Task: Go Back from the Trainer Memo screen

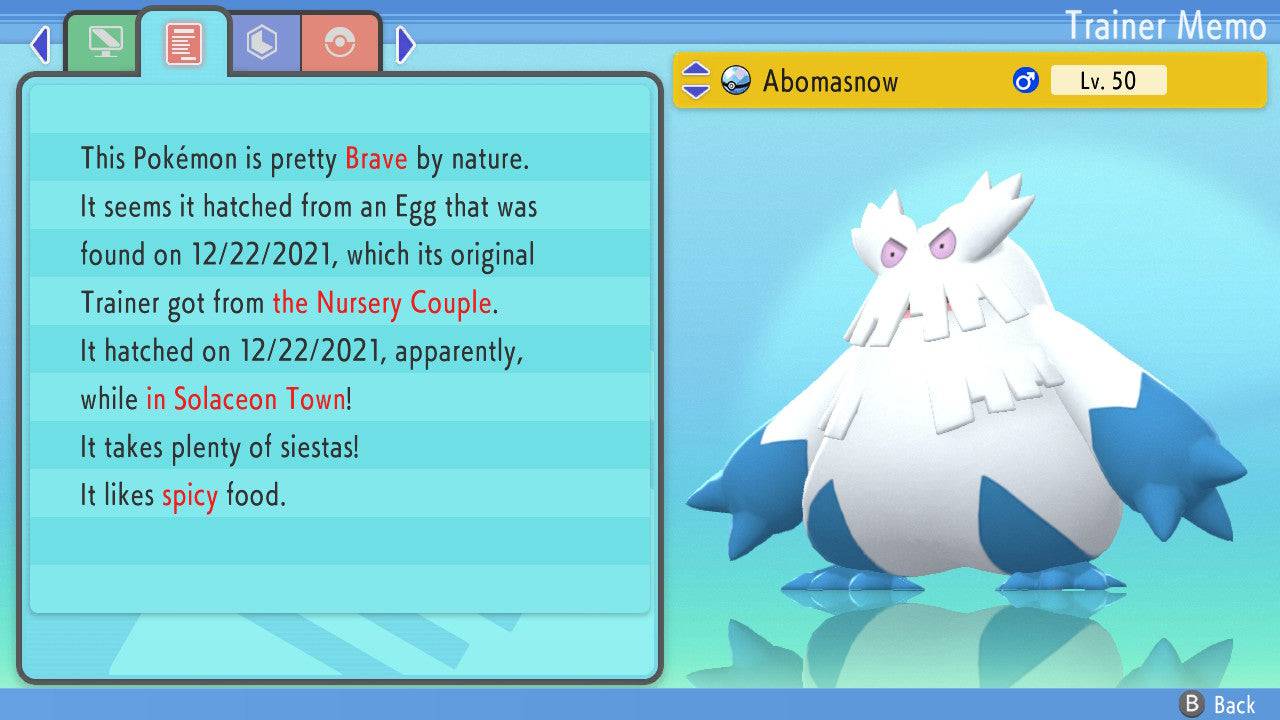Action: coord(1218,704)
